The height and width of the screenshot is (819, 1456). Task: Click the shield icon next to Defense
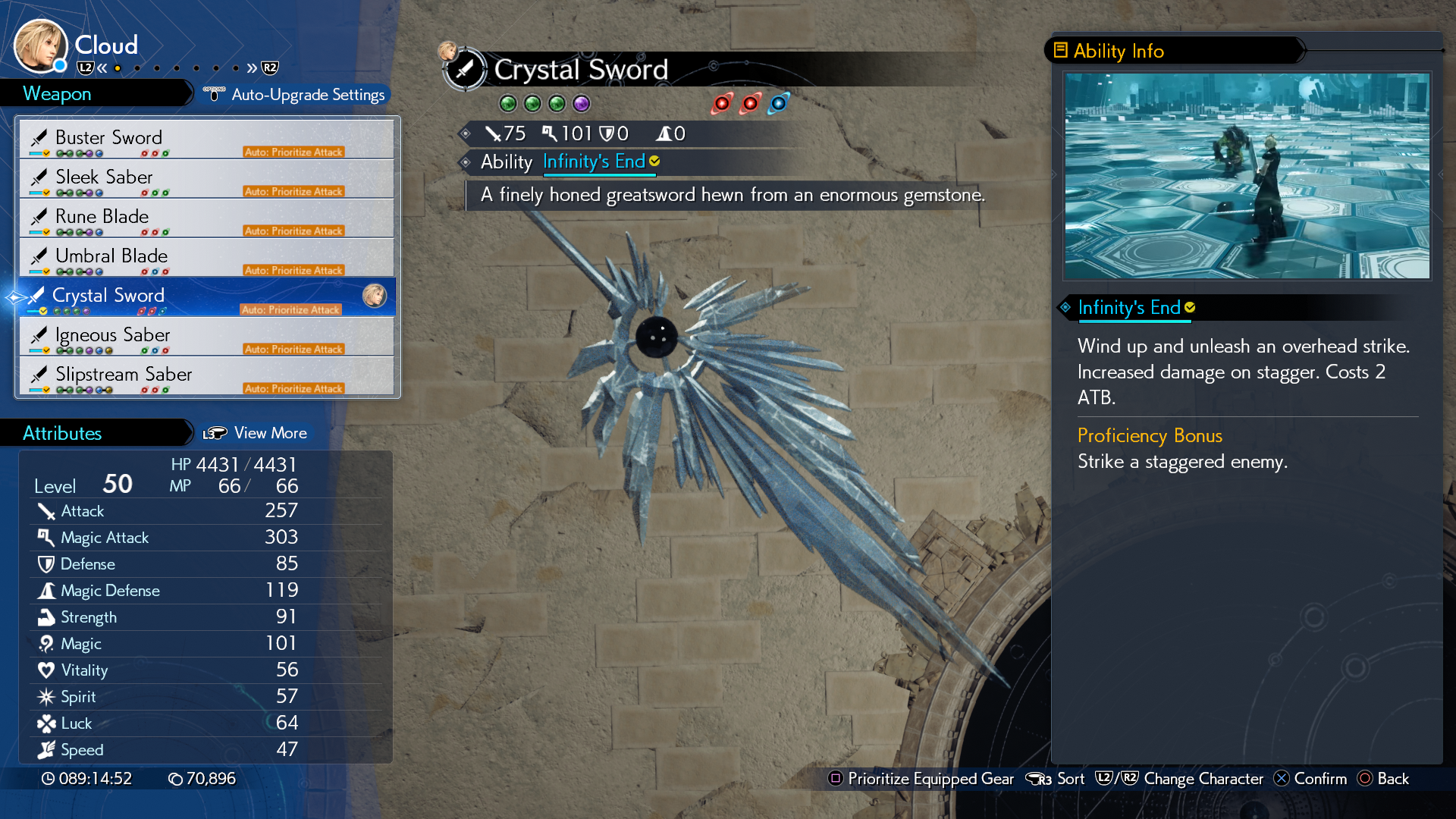[x=46, y=563]
